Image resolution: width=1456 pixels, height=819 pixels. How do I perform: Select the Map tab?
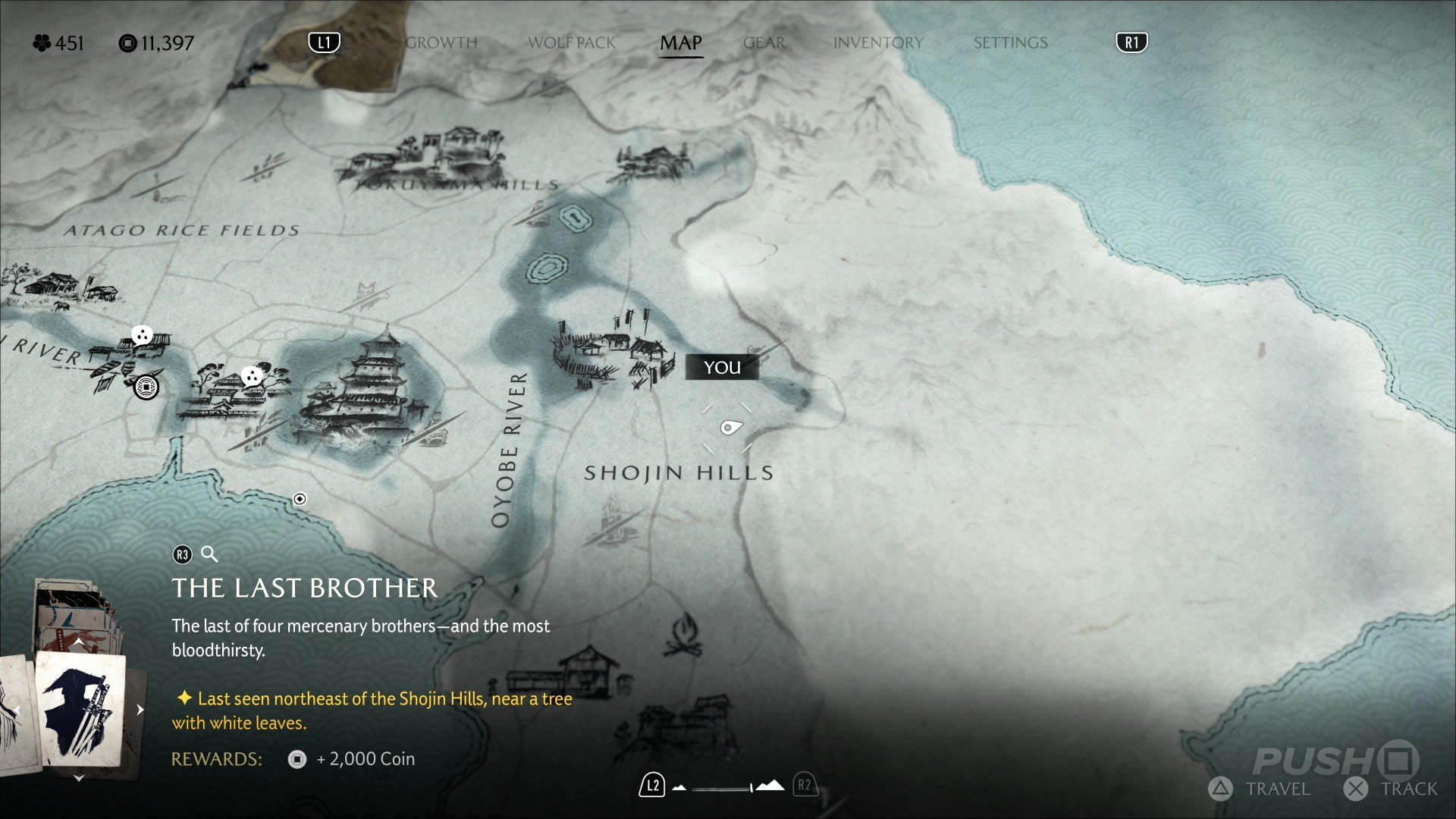(x=680, y=43)
